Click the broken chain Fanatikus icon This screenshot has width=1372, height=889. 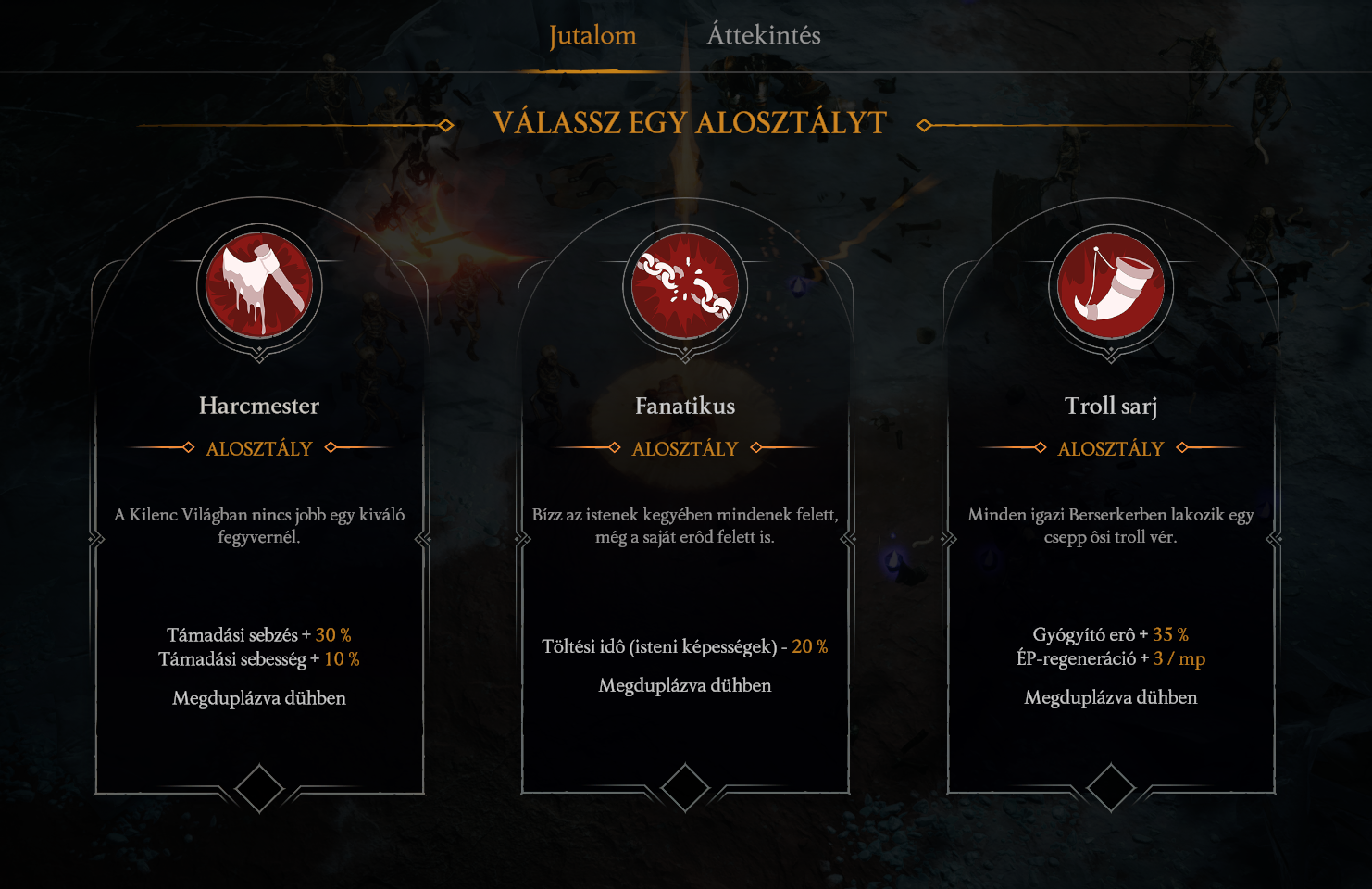point(685,285)
